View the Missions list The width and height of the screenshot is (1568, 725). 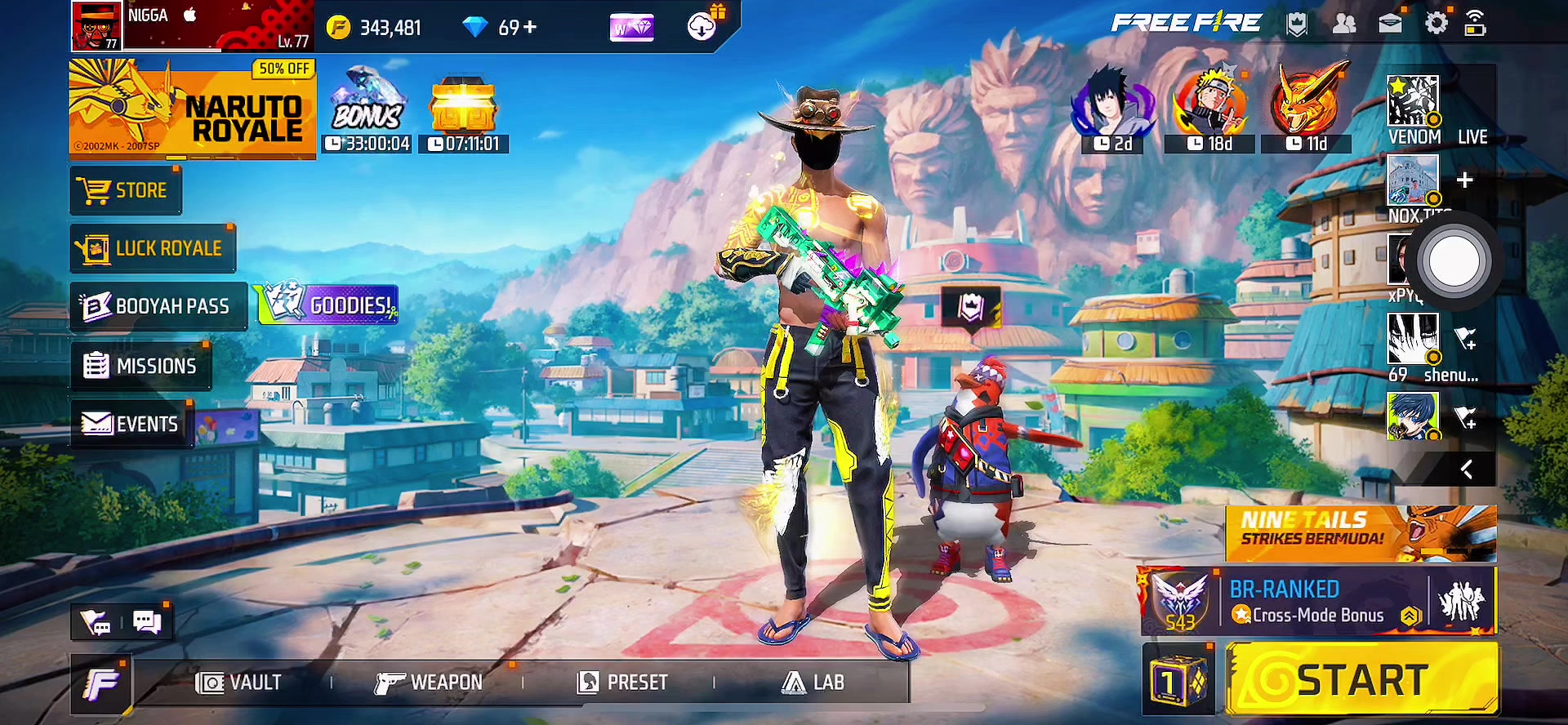[140, 366]
